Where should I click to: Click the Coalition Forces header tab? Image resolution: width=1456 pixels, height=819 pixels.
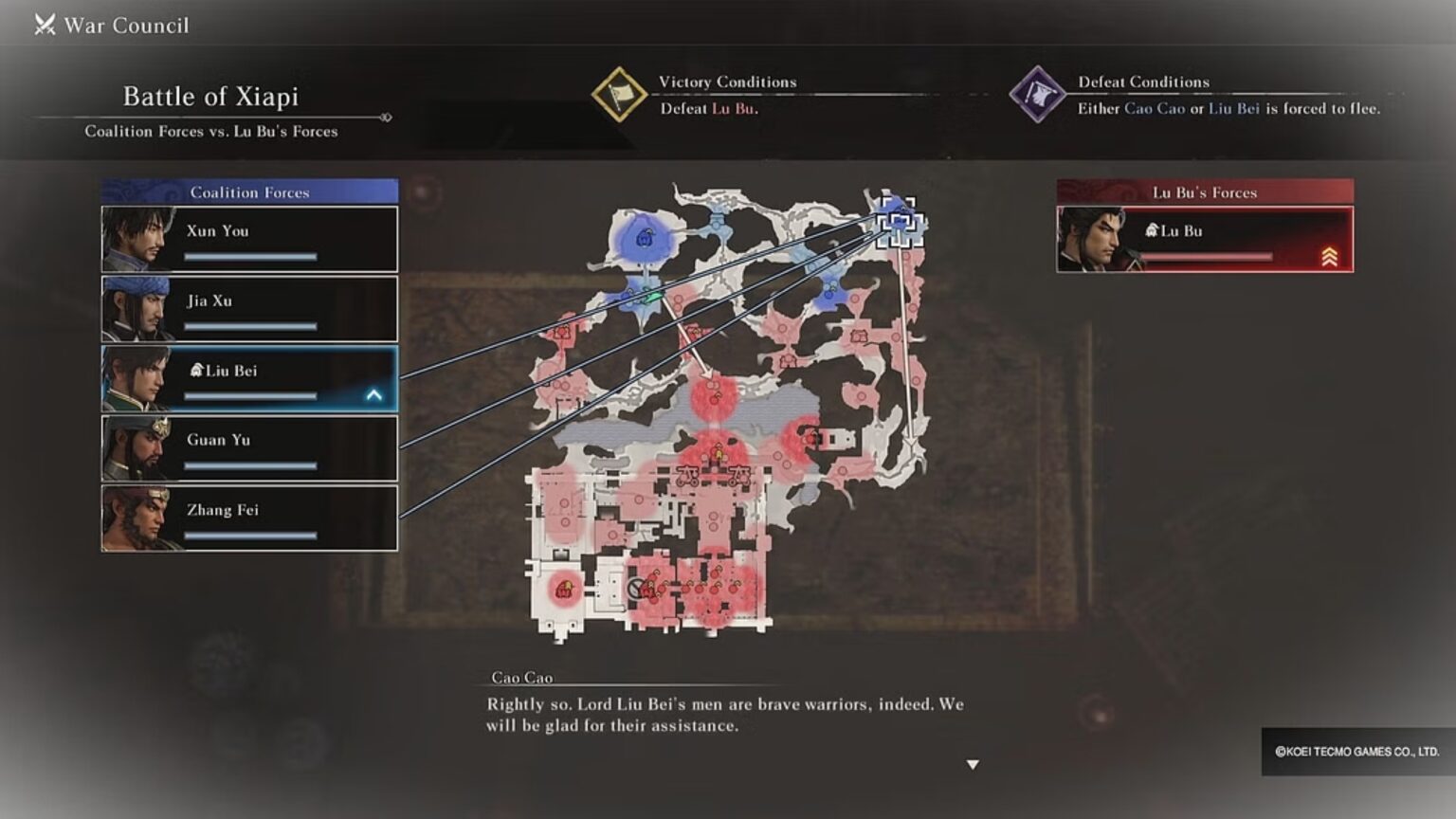coord(248,191)
